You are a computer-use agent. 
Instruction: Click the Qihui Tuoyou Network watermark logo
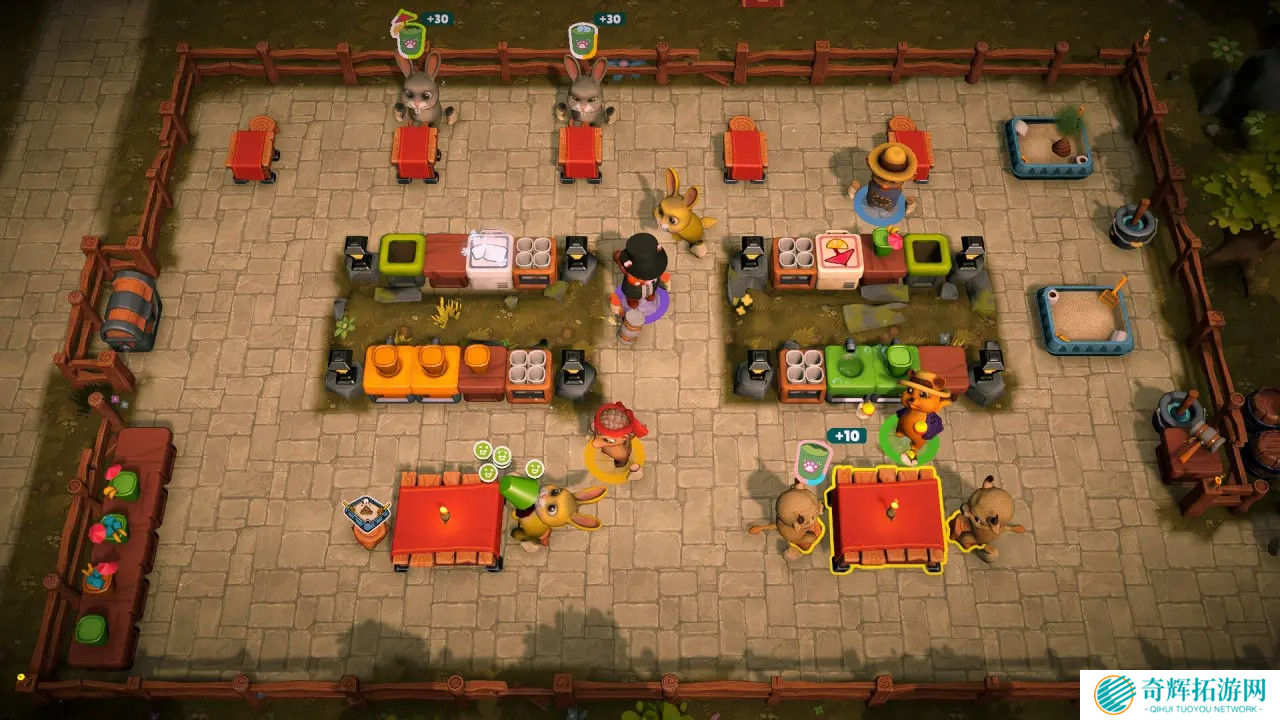1113,694
